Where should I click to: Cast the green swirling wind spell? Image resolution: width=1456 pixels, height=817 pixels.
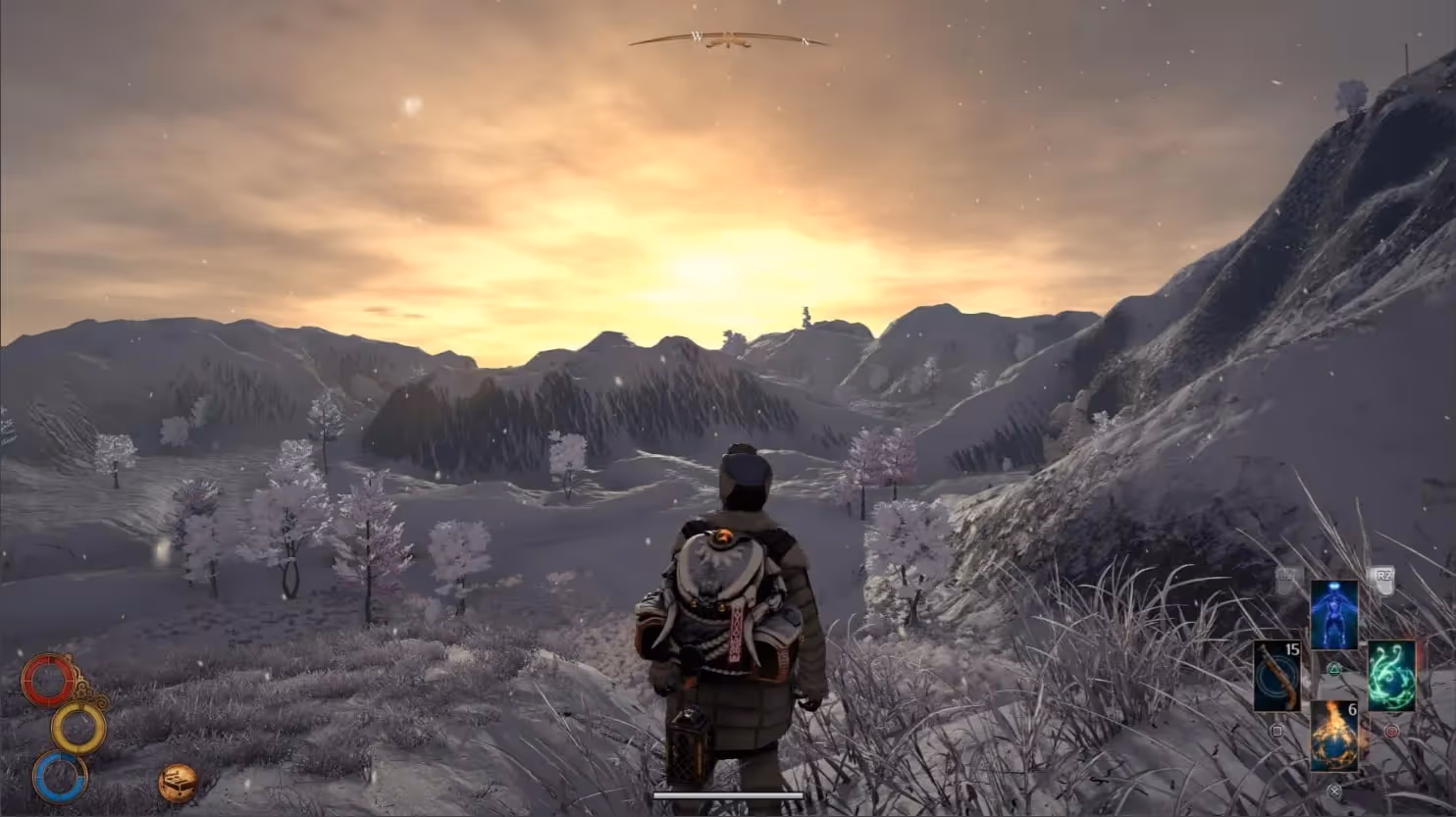tap(1391, 676)
